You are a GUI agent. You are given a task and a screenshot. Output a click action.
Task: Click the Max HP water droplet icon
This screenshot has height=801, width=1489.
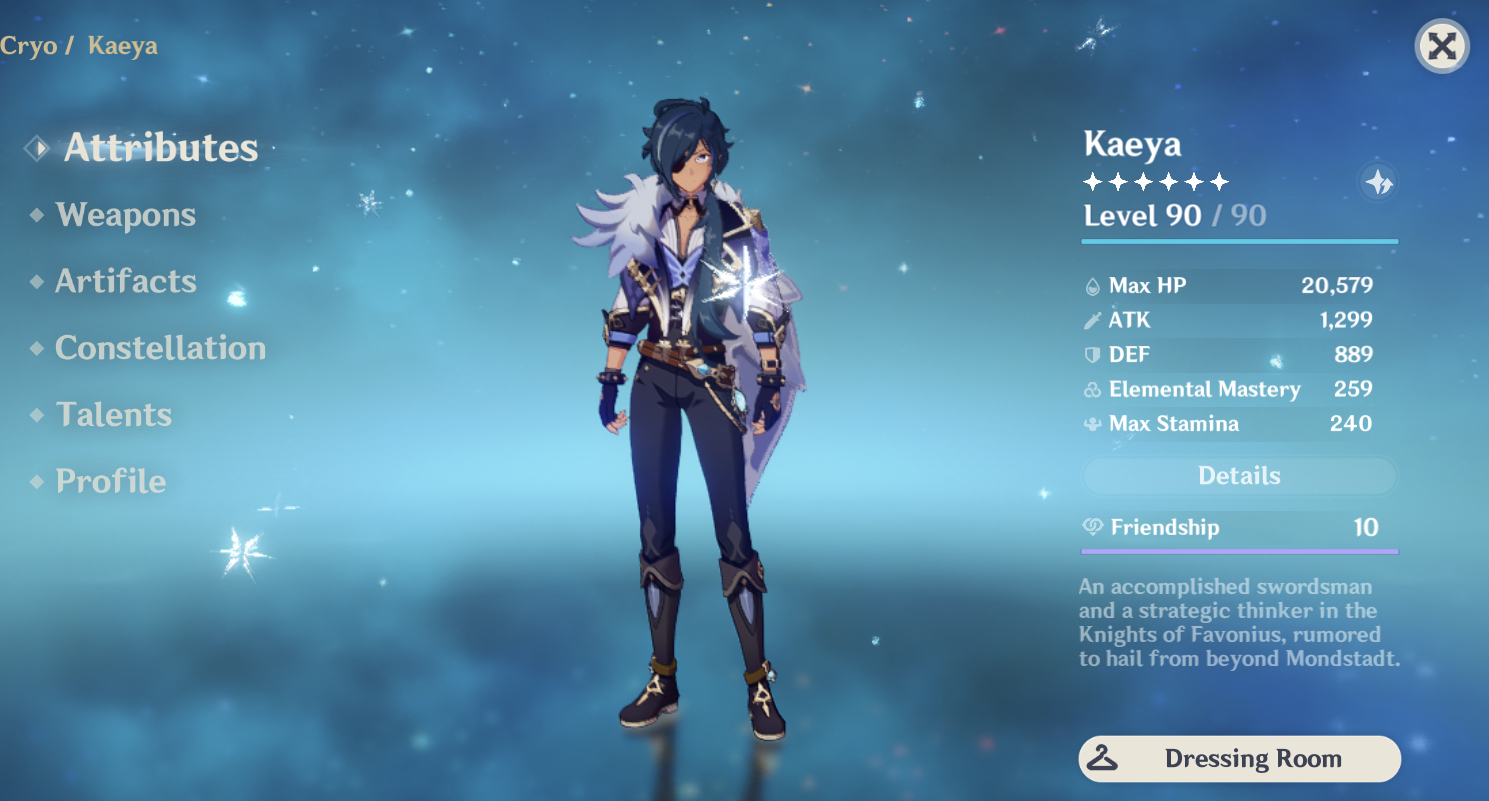click(1093, 285)
